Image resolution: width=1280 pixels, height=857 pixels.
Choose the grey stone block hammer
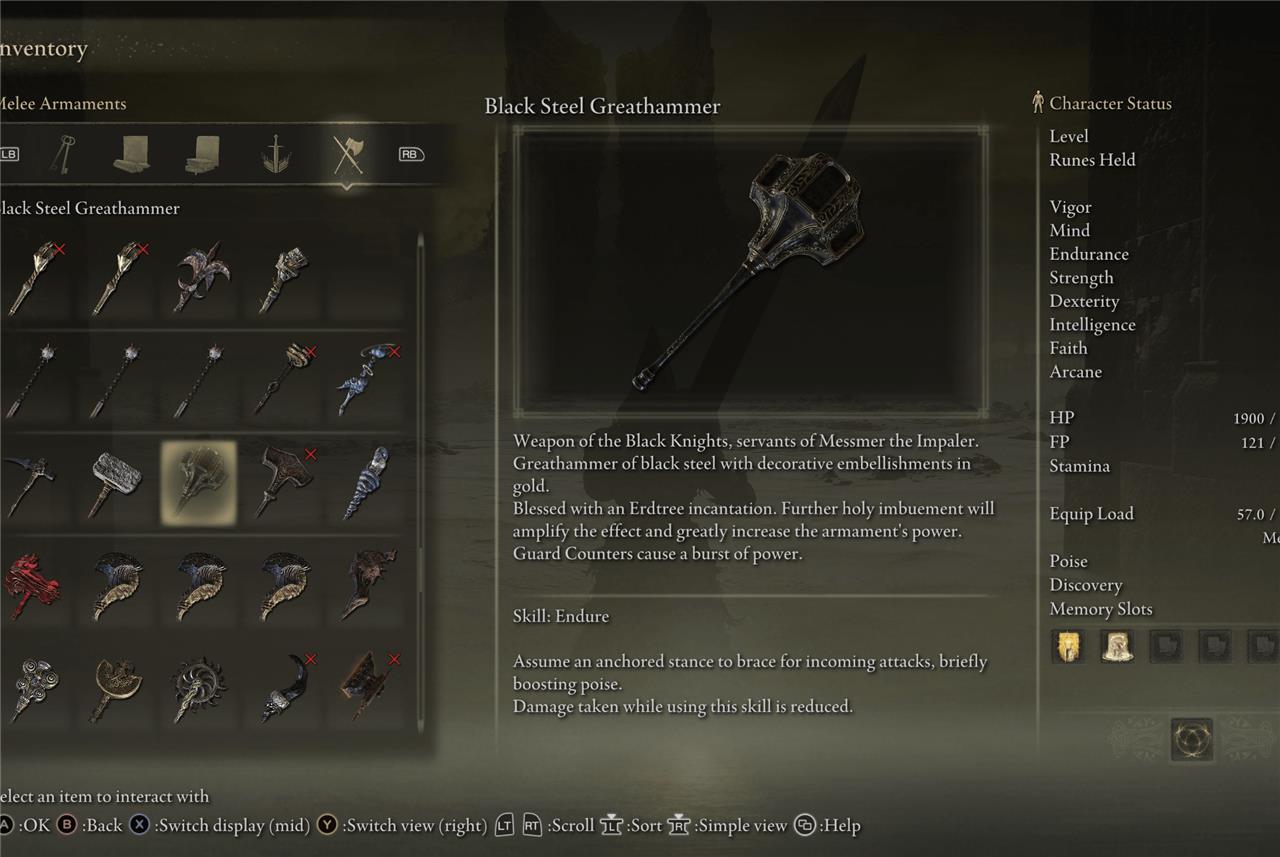tap(115, 483)
